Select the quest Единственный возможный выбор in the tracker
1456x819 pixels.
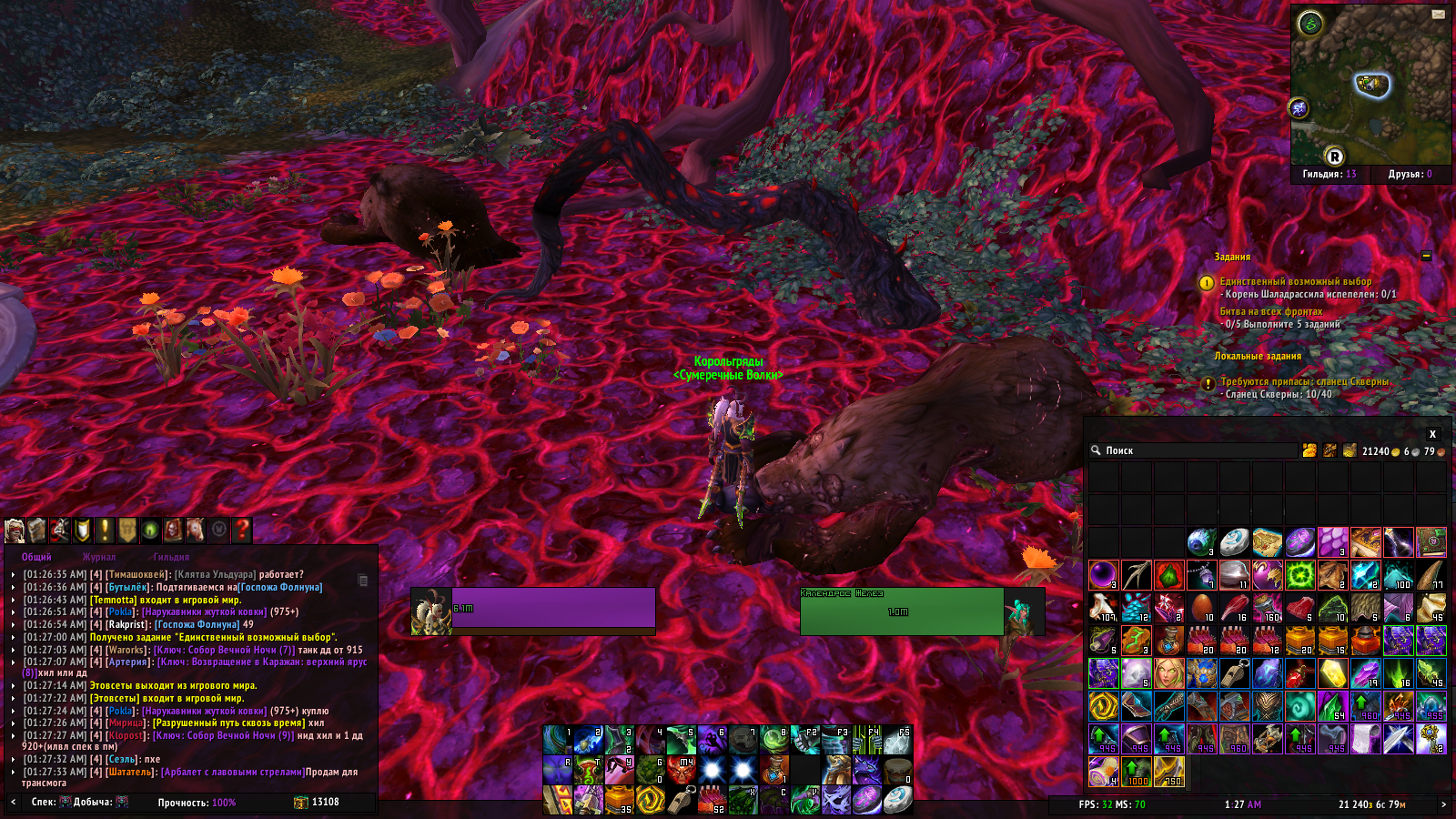pyautogui.click(x=1295, y=281)
